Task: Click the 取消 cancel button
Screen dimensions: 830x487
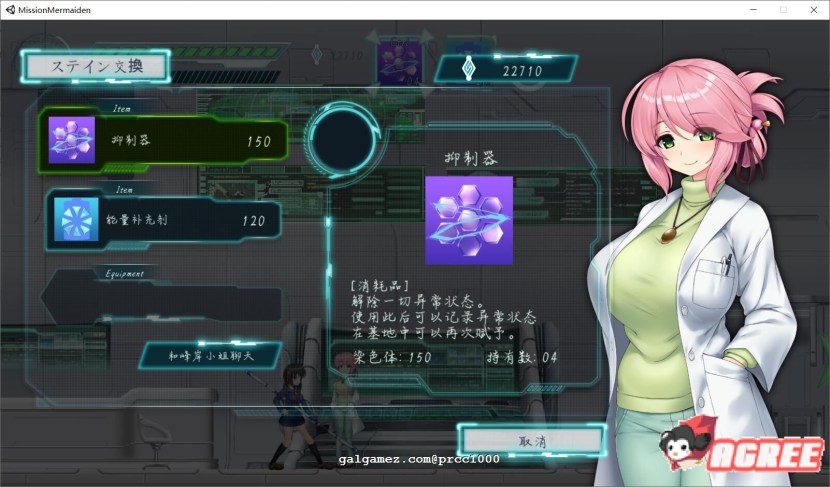Action: pos(532,441)
